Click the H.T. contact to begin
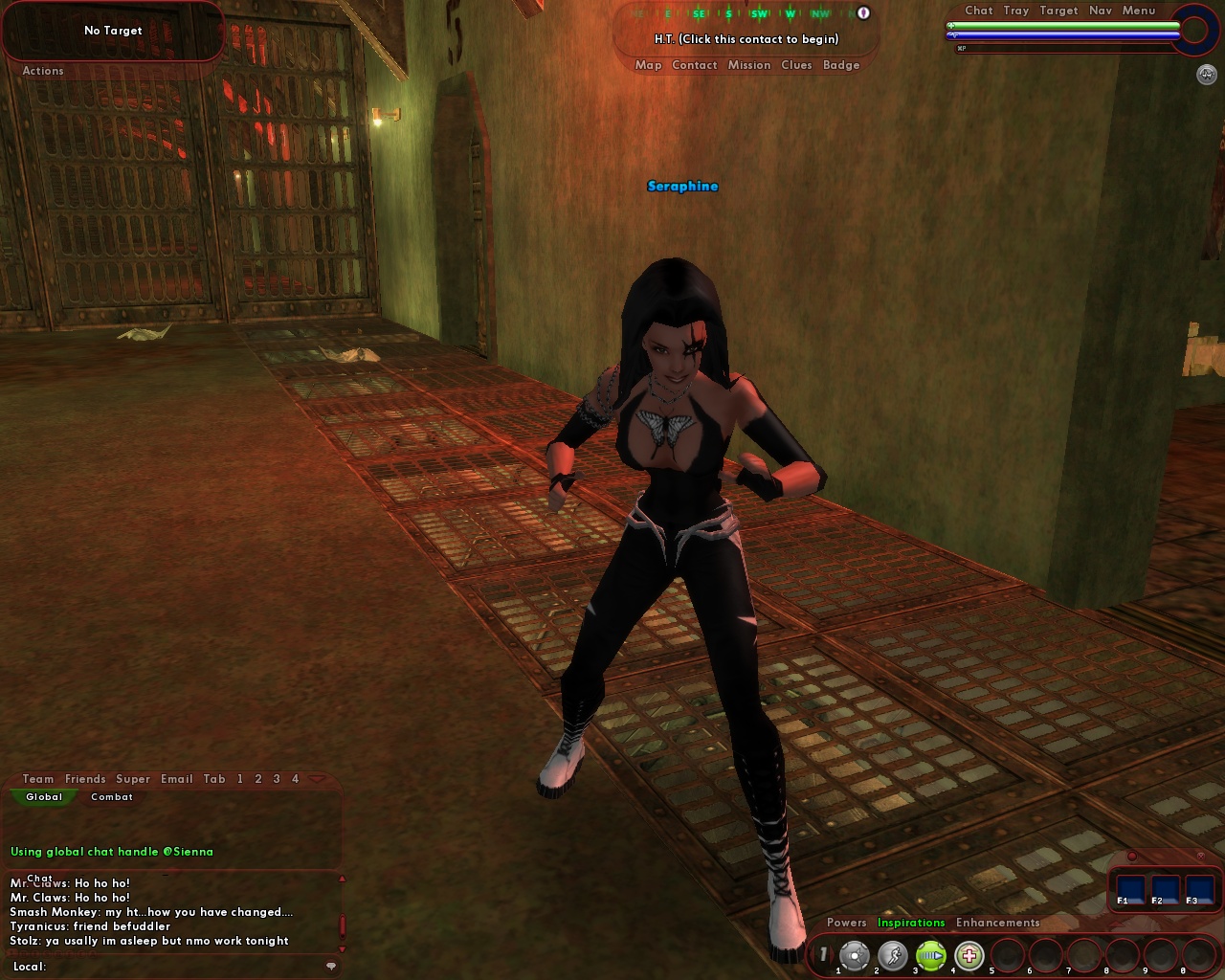This screenshot has width=1225, height=980. (746, 40)
